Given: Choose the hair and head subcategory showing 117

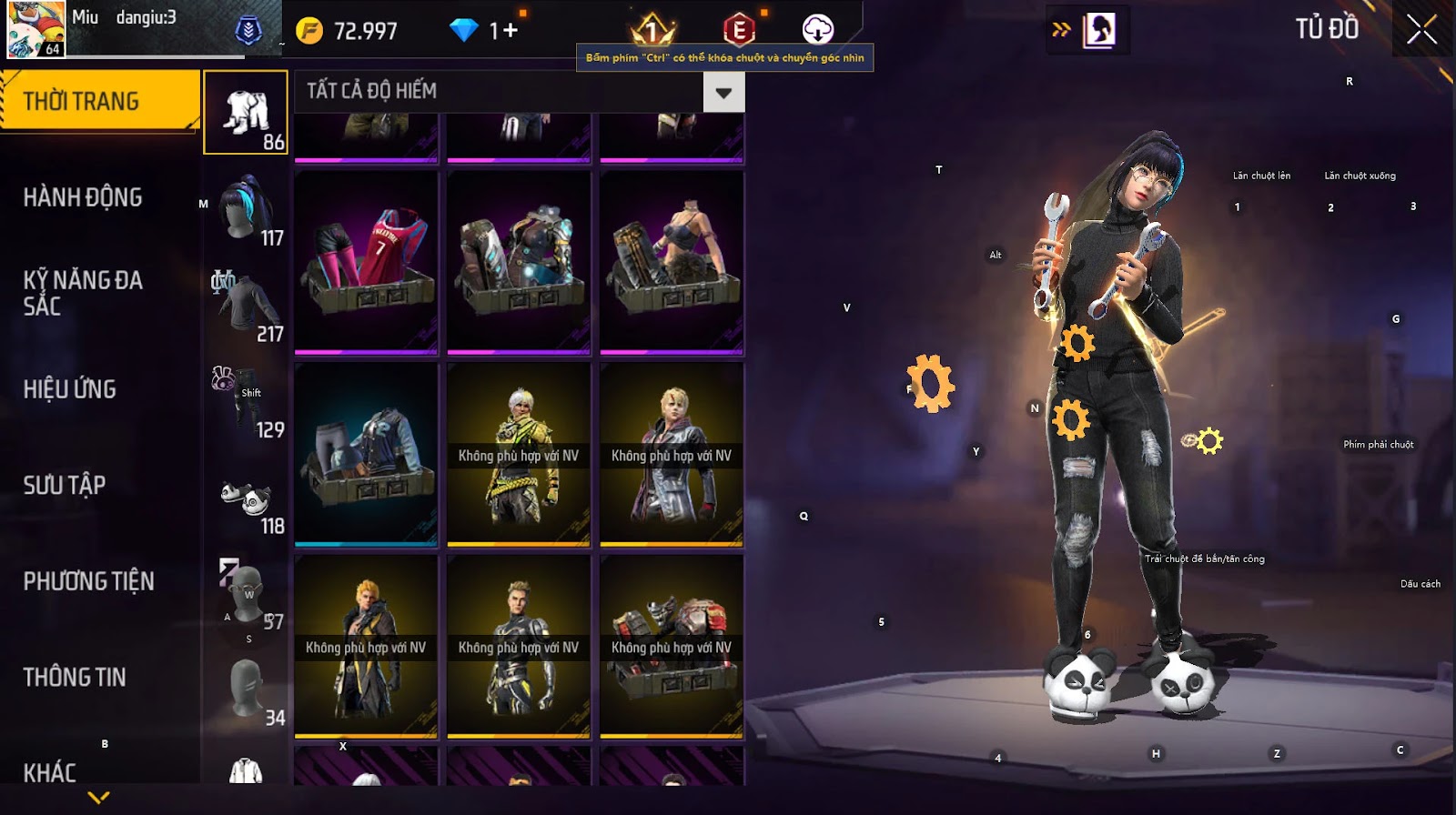Looking at the screenshot, I should [246, 209].
